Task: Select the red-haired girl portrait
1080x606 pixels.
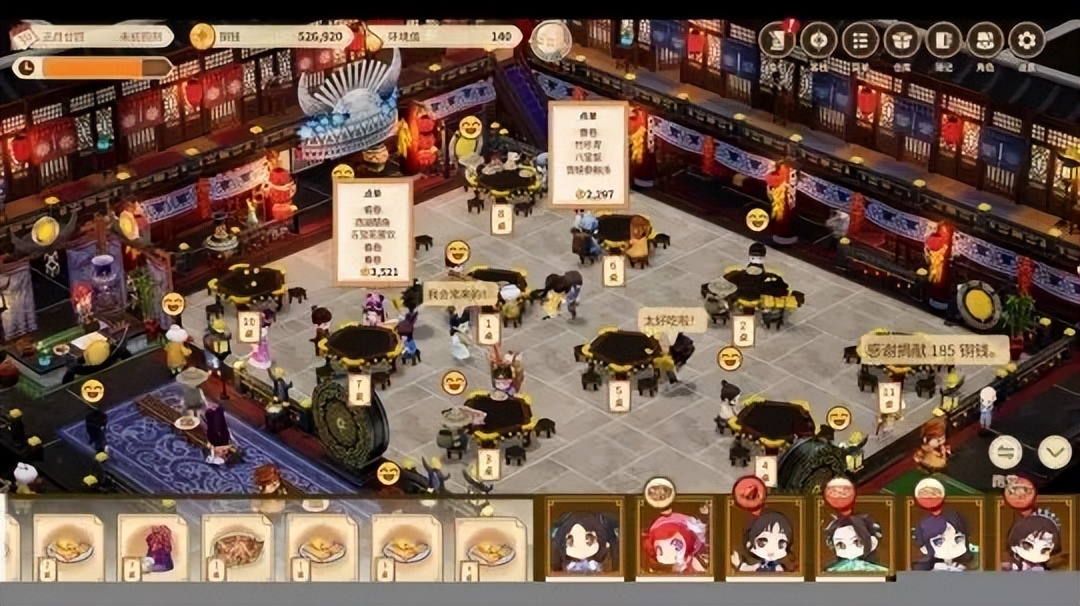Action: click(x=675, y=540)
